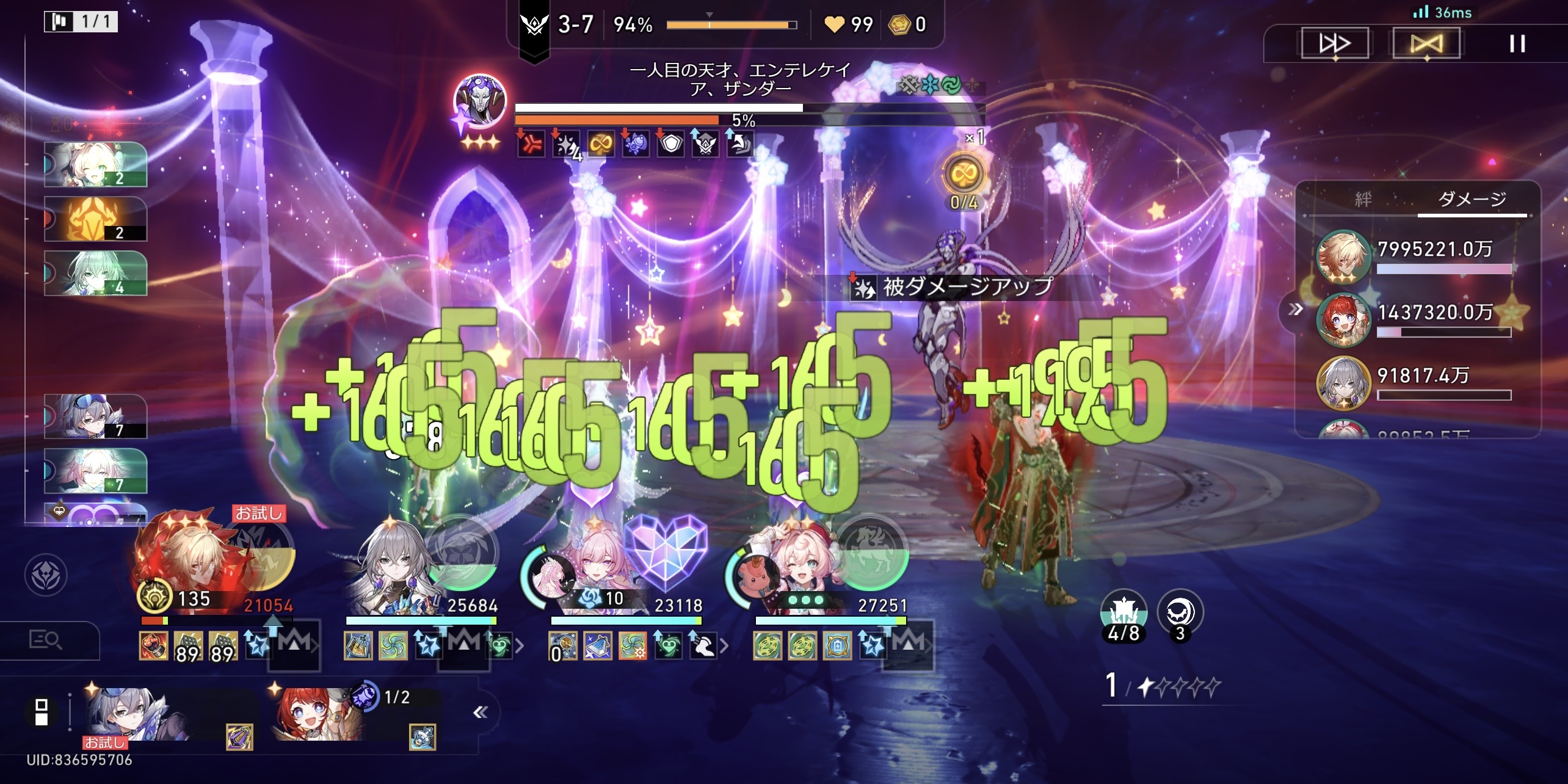Click the round emblem button on the left edge
Screen dimensions: 1568x784
(x=46, y=575)
